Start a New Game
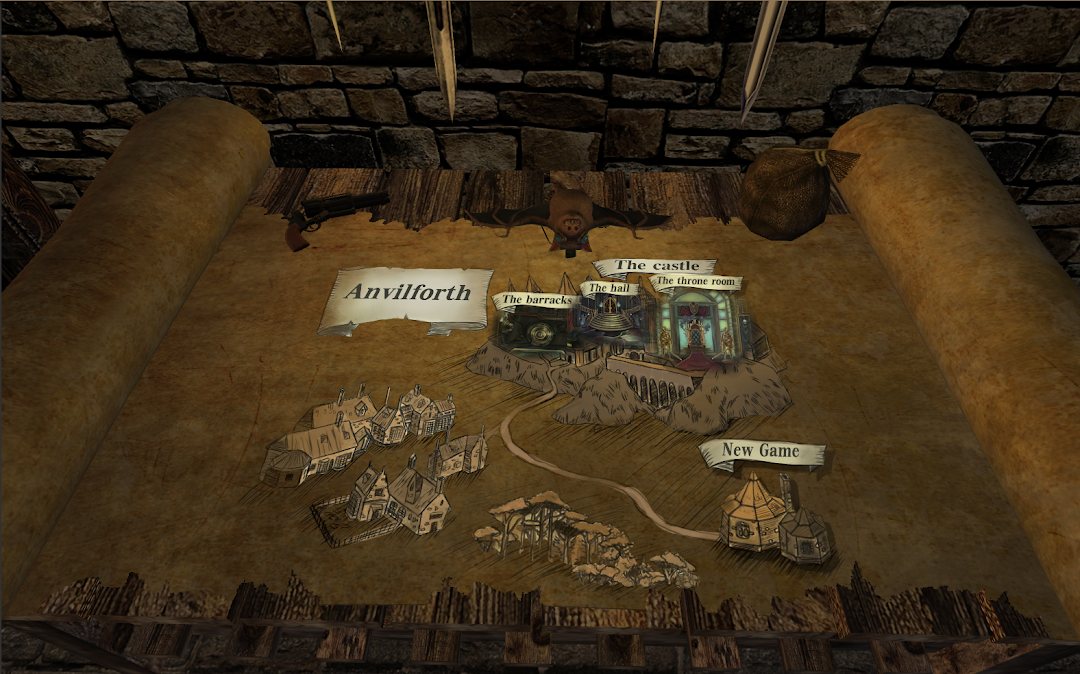This screenshot has width=1080, height=674. (x=761, y=452)
